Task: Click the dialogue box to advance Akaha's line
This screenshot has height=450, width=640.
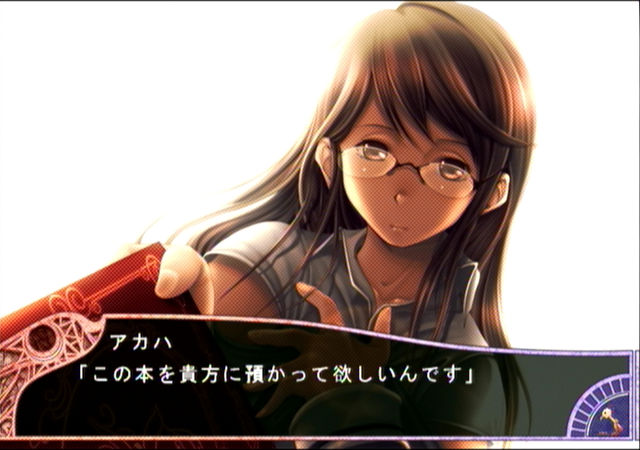Action: click(300, 378)
